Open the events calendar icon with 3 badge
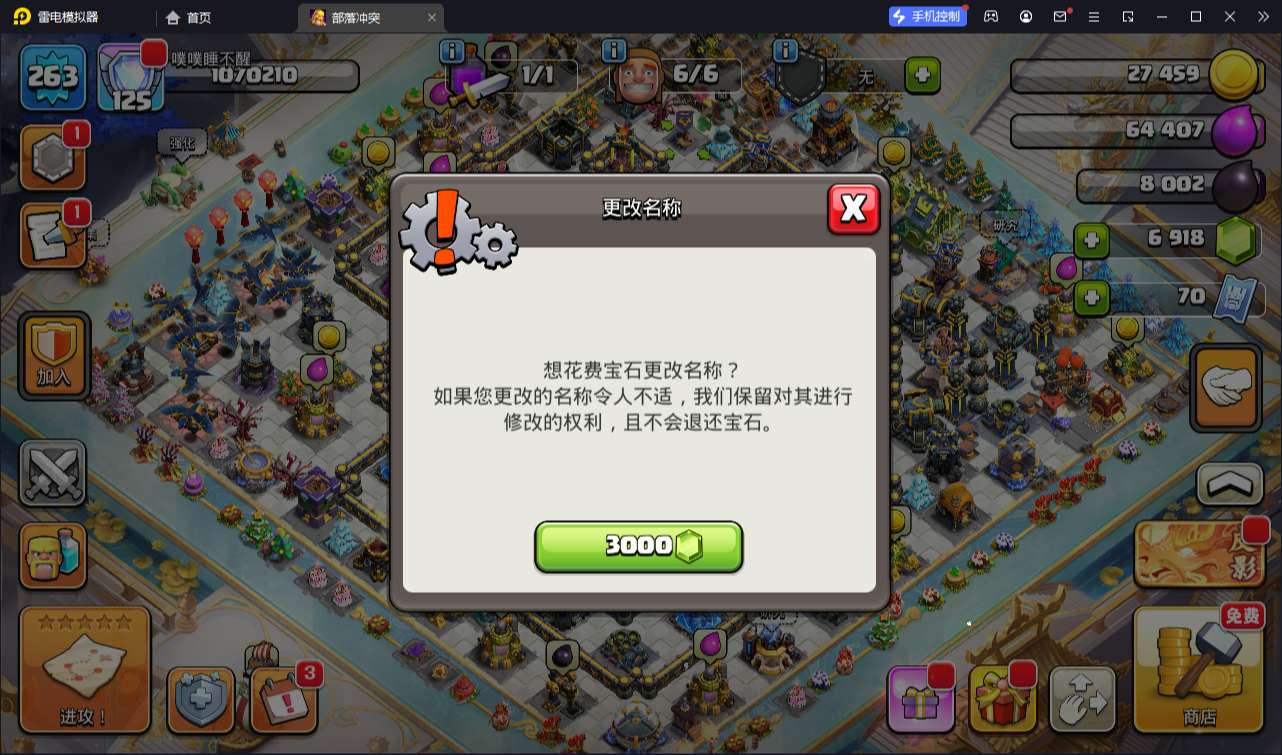 pos(286,700)
